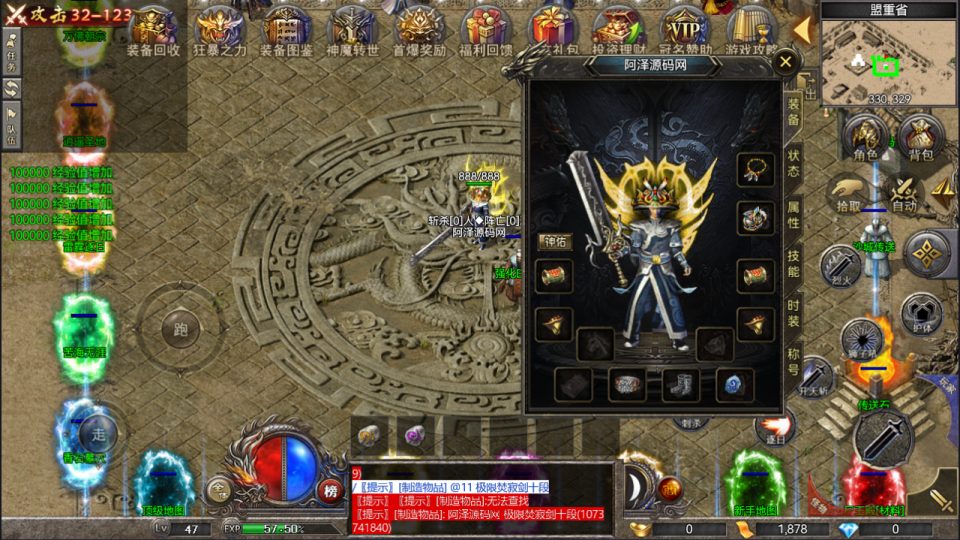Close the character equipment panel
This screenshot has height=540, width=960.
(x=786, y=62)
